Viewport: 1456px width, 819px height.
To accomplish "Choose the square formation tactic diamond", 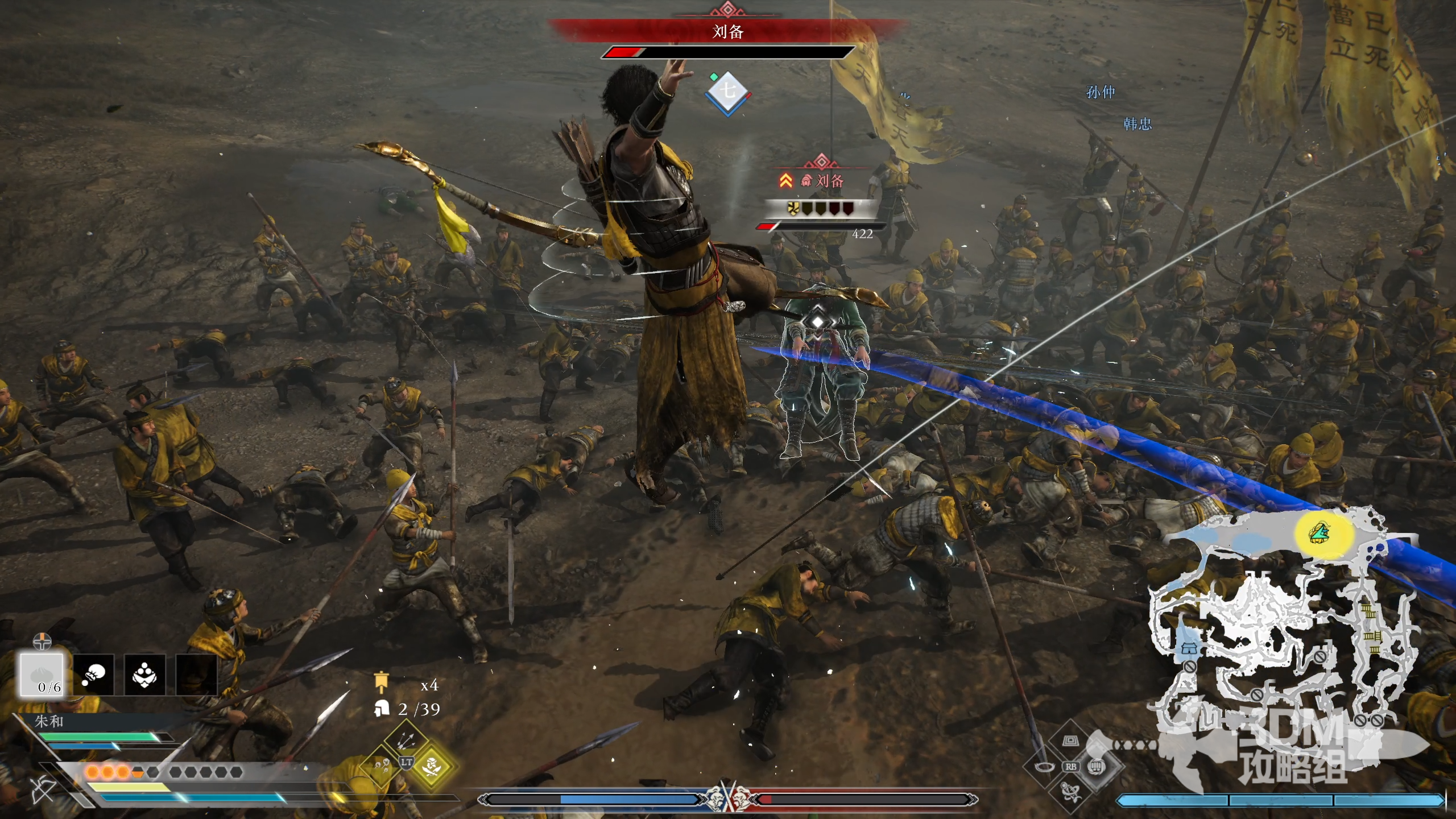I will pyautogui.click(x=1071, y=741).
